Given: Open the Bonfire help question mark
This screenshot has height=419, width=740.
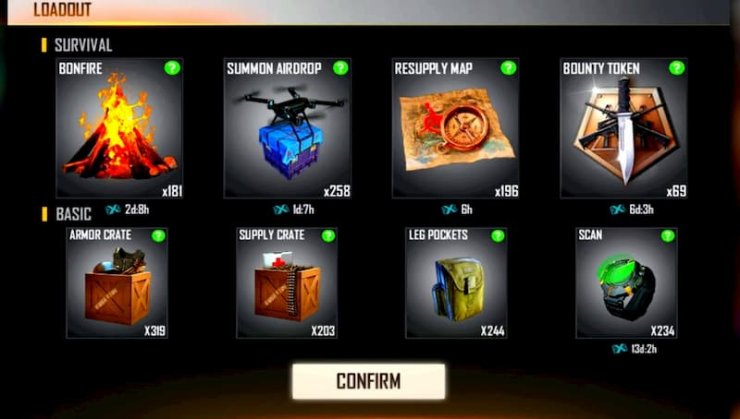Looking at the screenshot, I should pyautogui.click(x=172, y=69).
